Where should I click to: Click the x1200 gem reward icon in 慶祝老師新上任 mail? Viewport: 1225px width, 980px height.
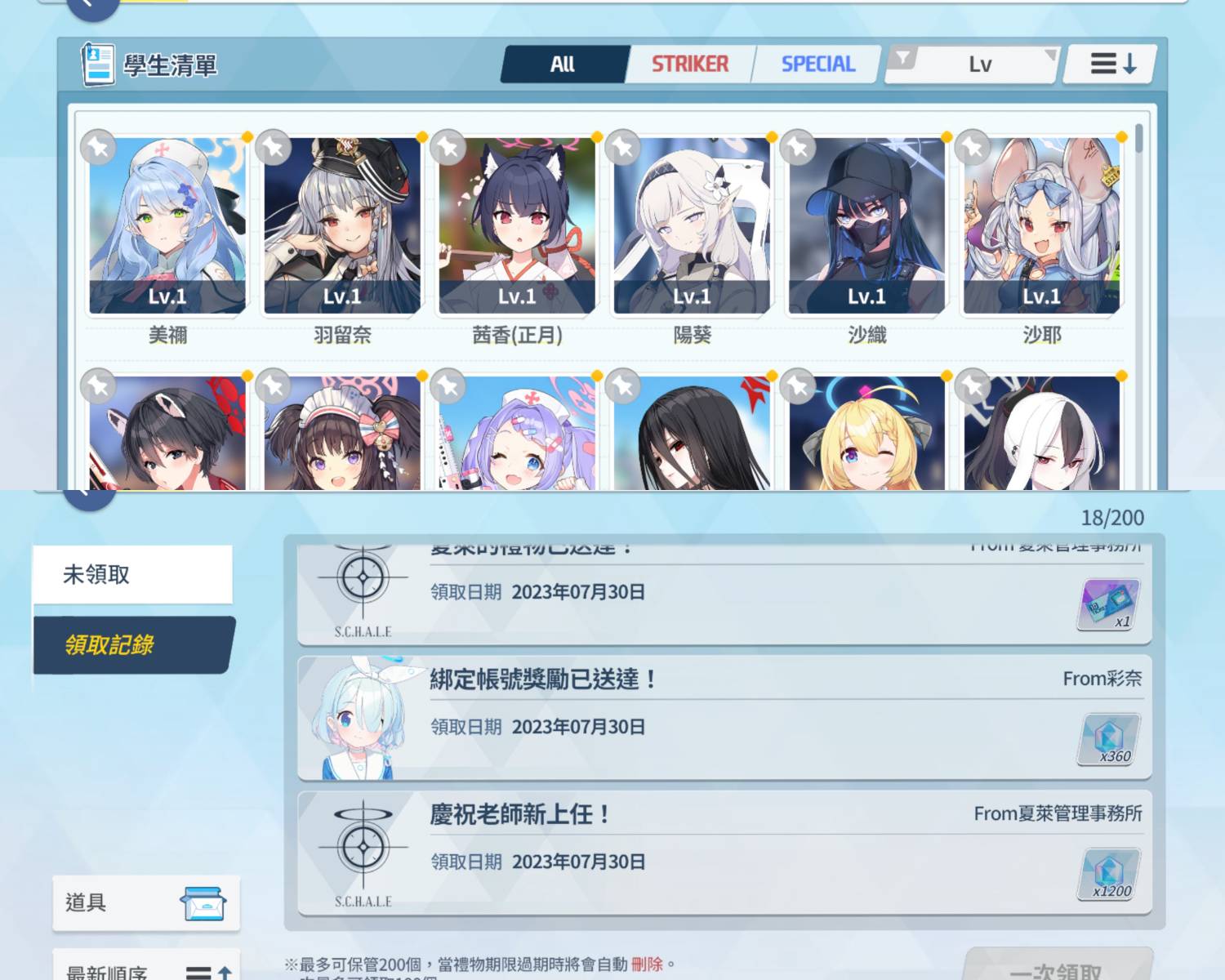1109,875
